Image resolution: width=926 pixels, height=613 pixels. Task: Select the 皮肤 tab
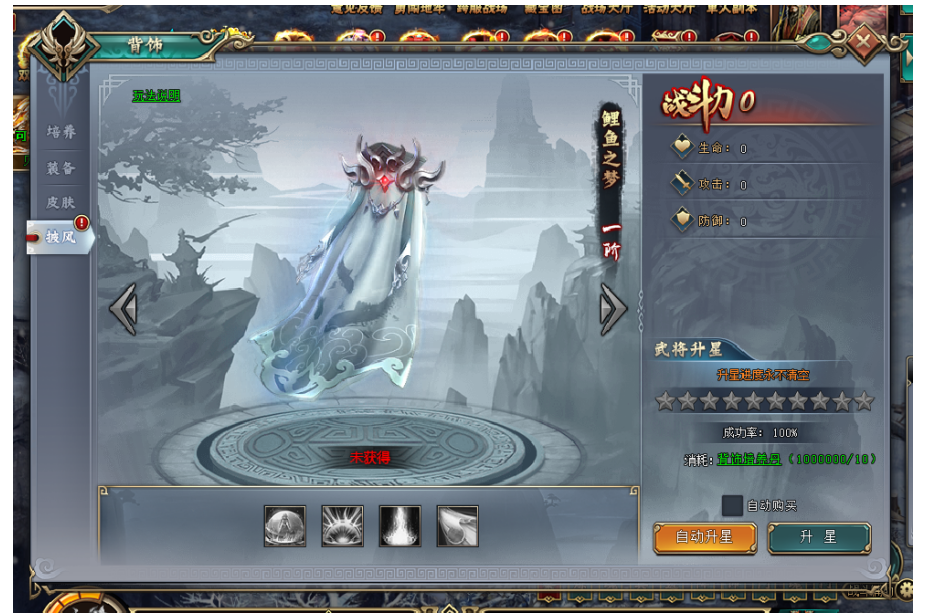(x=61, y=202)
